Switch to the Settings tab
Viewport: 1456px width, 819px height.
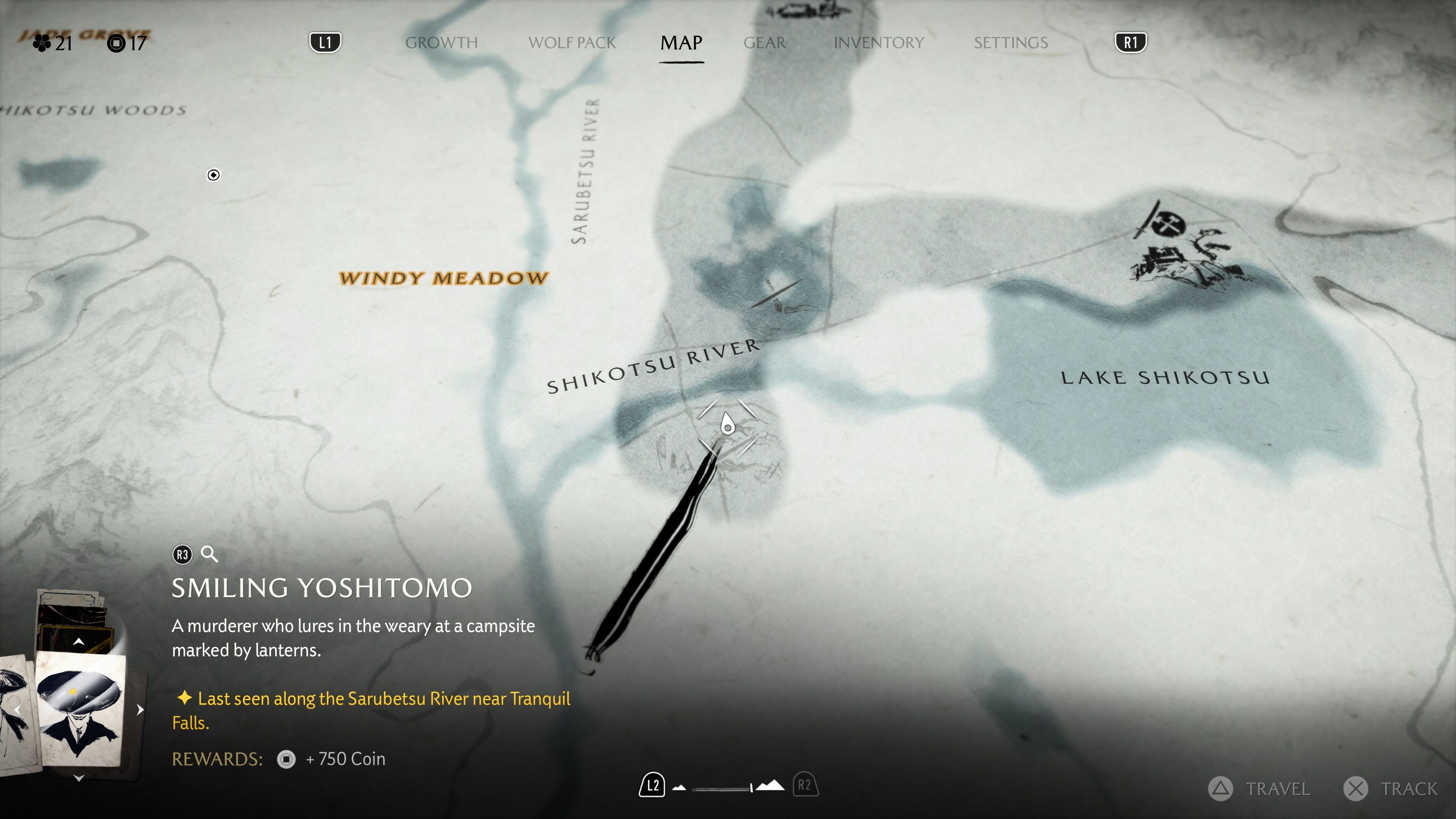[x=1010, y=42]
